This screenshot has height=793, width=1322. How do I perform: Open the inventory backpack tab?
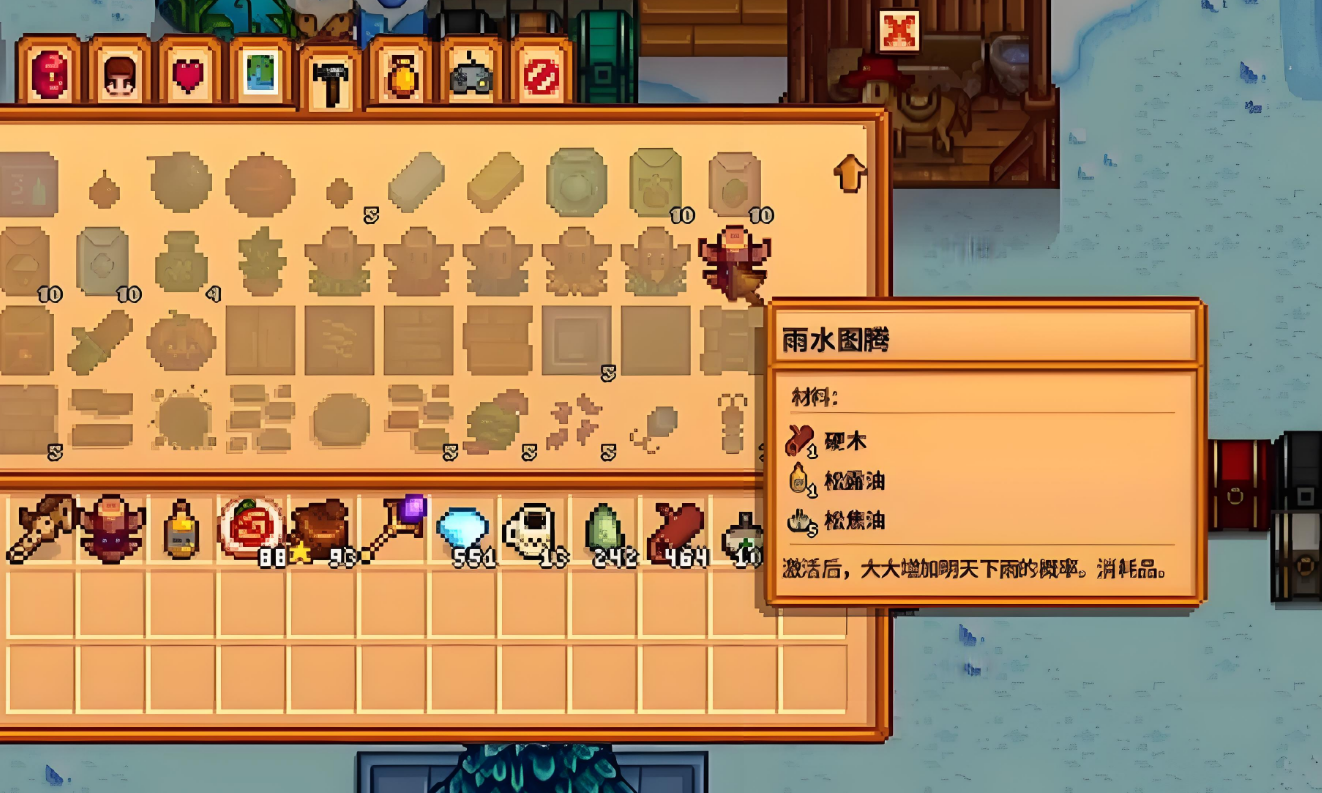pyautogui.click(x=48, y=75)
